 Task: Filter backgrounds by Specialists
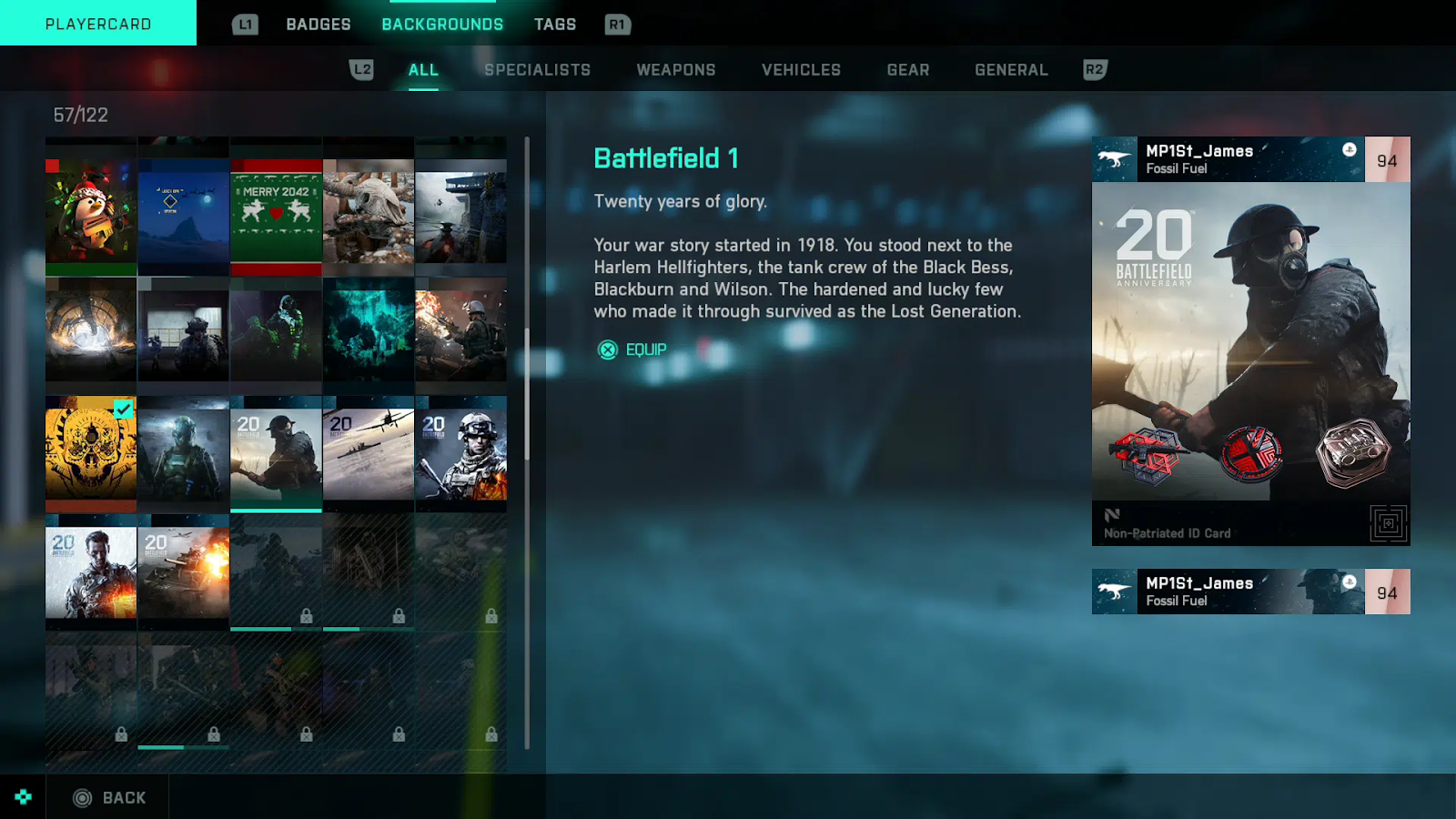tap(537, 70)
